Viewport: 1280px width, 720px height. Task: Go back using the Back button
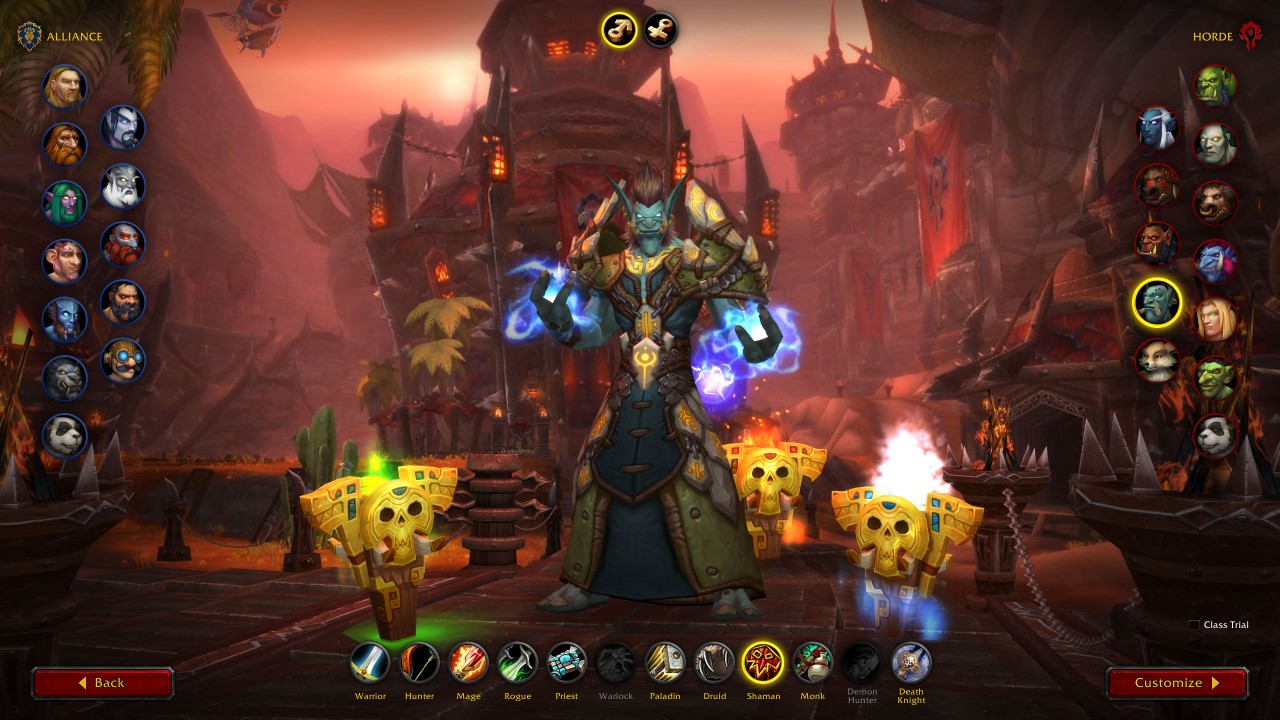pyautogui.click(x=102, y=683)
